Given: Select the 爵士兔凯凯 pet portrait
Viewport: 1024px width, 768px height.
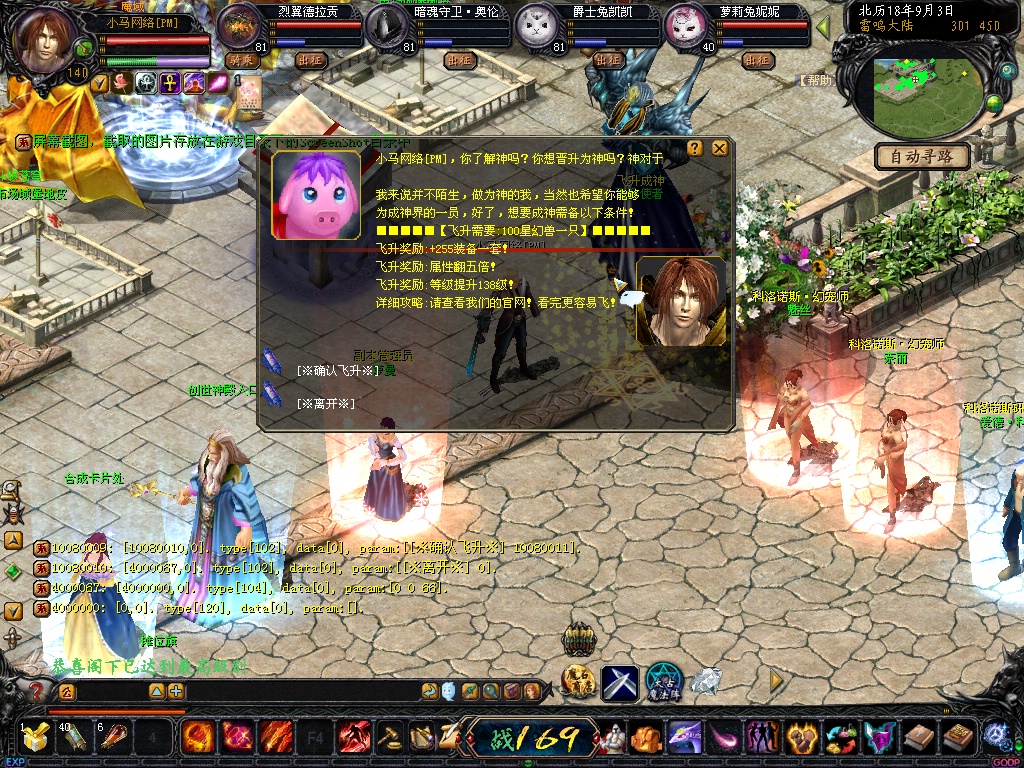Looking at the screenshot, I should click(x=537, y=28).
